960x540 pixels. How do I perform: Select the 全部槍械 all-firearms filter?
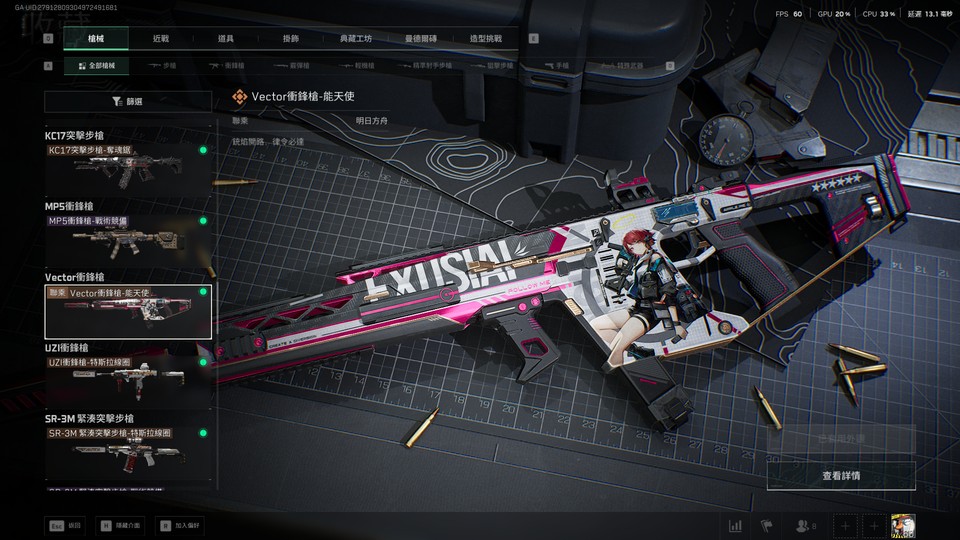(96, 66)
